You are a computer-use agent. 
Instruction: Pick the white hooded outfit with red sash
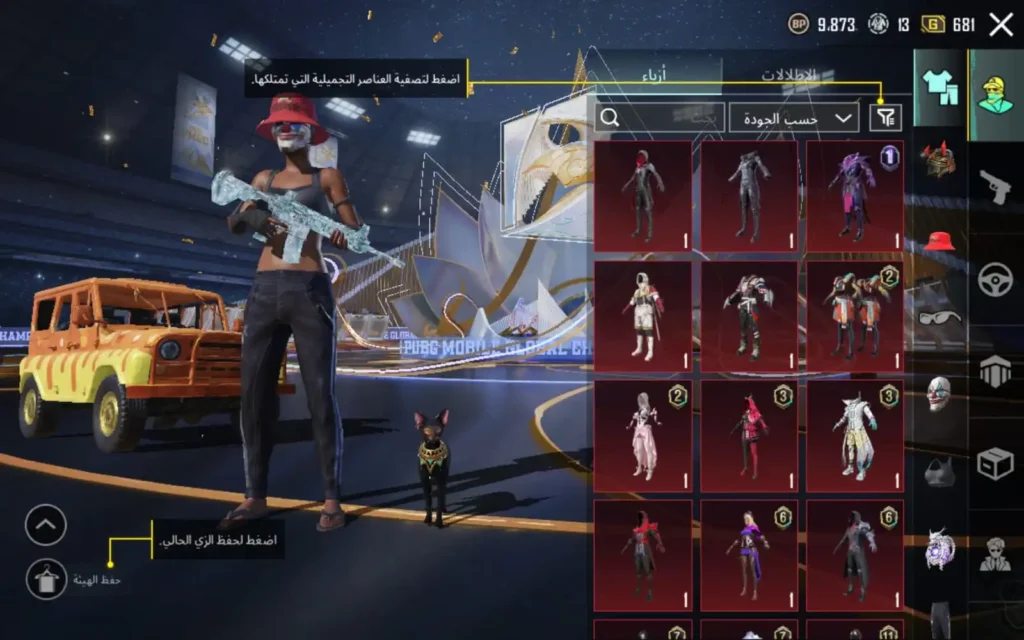(x=642, y=315)
